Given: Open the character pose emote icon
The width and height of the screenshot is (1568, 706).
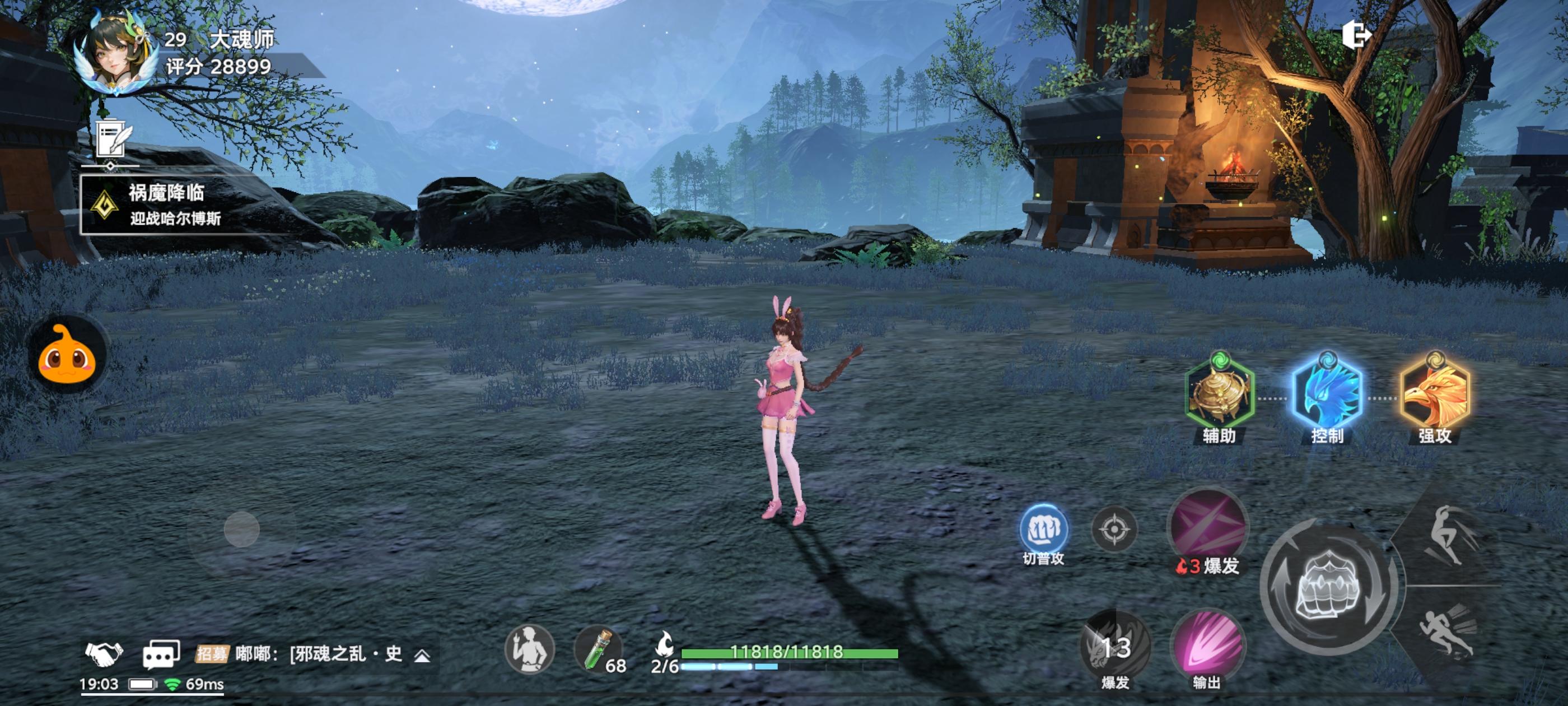Looking at the screenshot, I should [x=529, y=649].
